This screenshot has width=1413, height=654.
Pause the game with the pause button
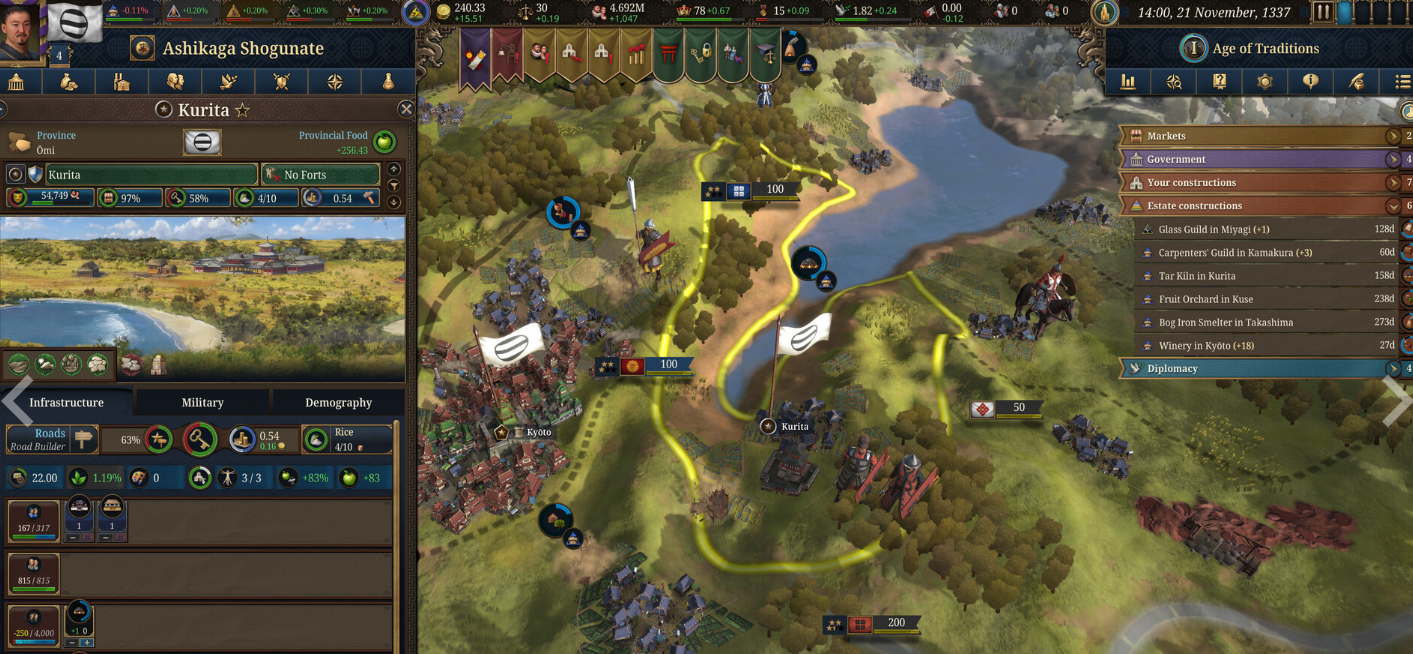click(1323, 13)
